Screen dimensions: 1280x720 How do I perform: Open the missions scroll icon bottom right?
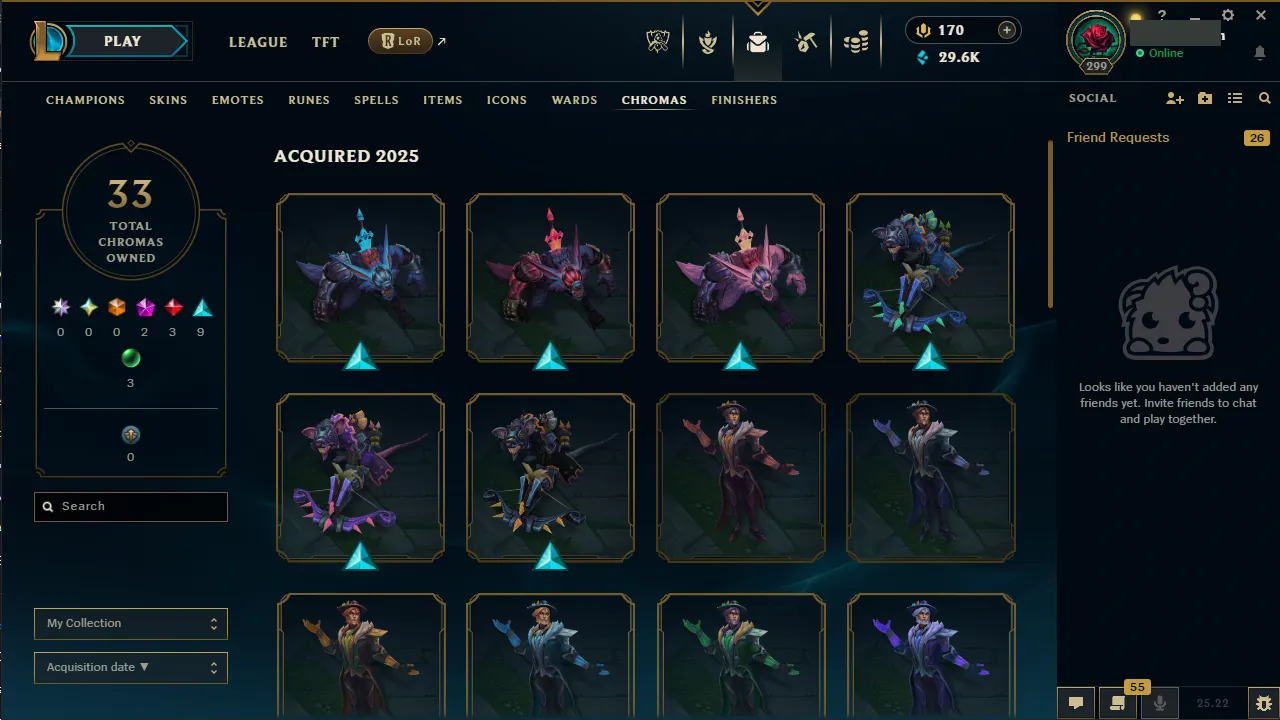1117,703
